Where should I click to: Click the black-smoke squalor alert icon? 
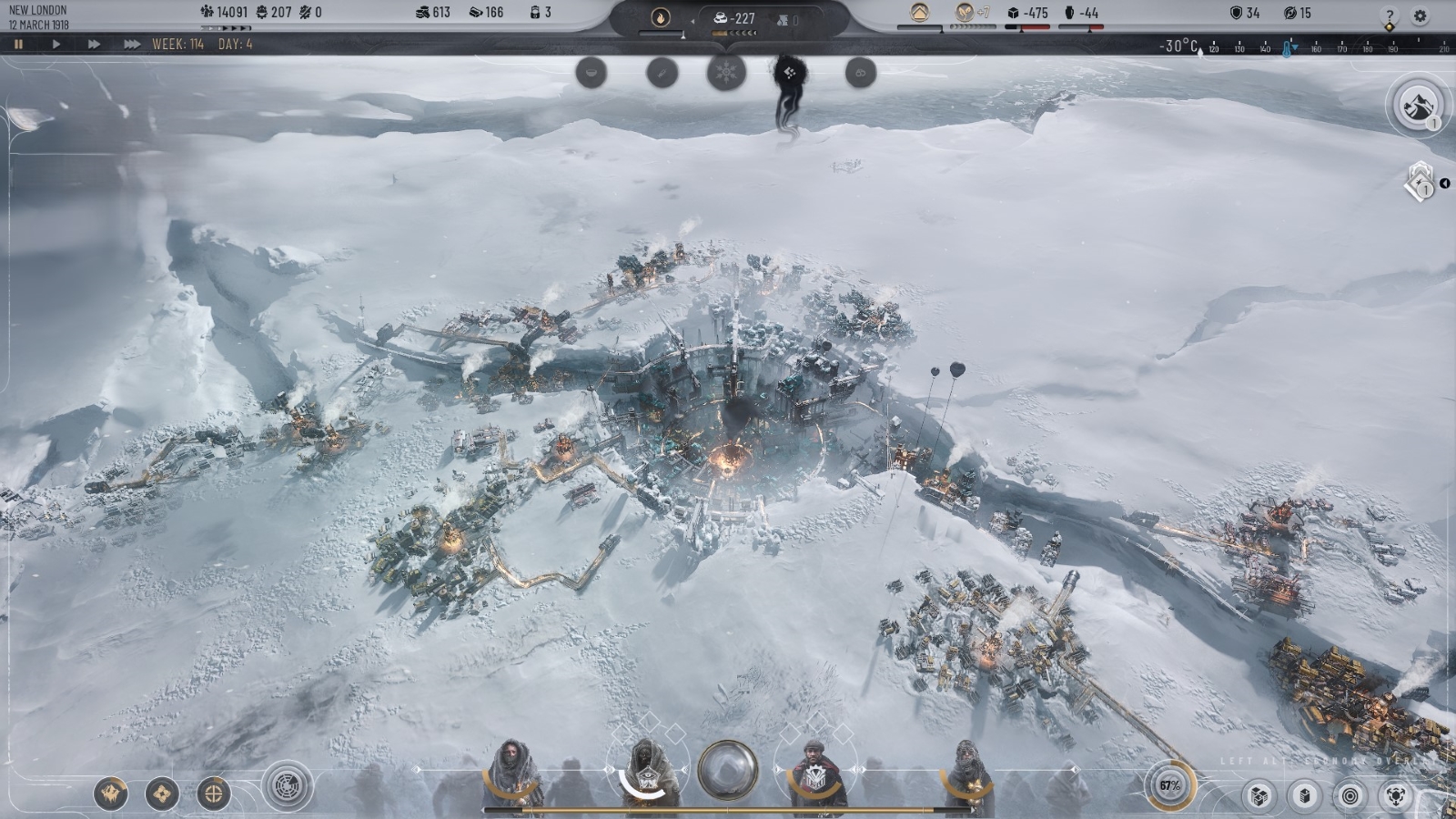point(788,73)
